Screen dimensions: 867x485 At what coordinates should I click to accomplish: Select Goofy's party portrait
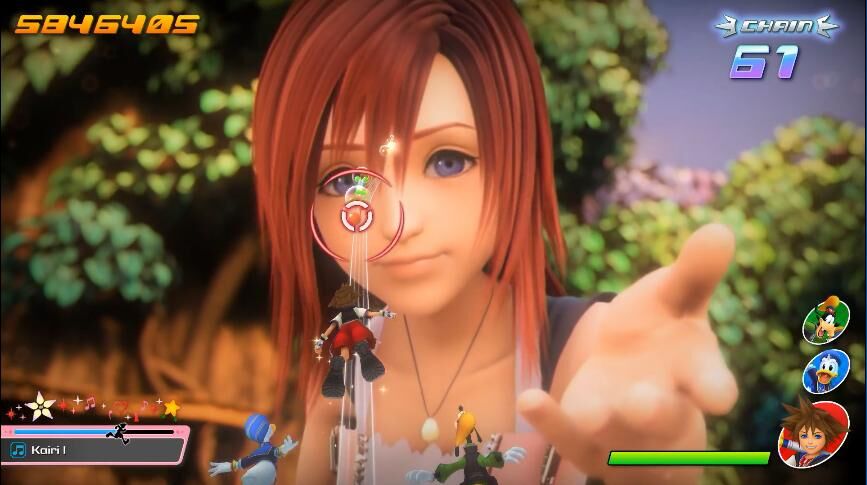825,321
